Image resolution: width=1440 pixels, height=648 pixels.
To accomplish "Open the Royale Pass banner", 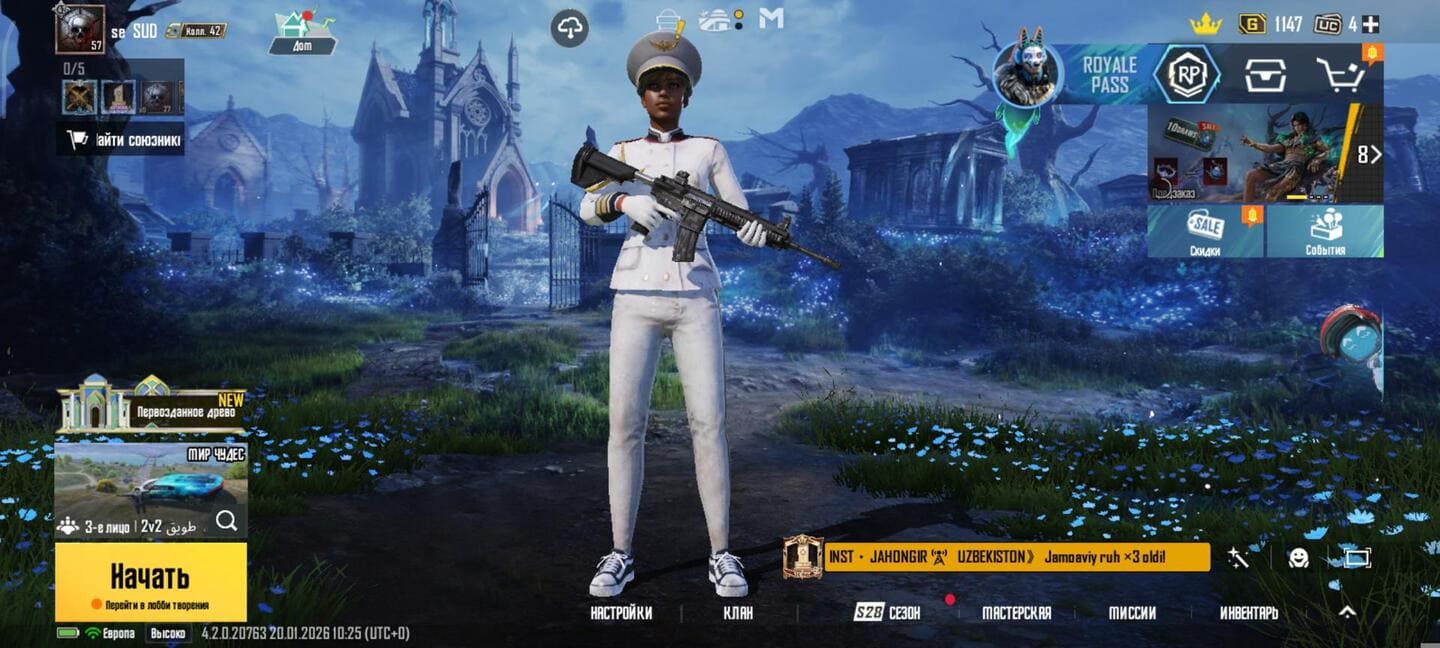I will coord(1108,75).
